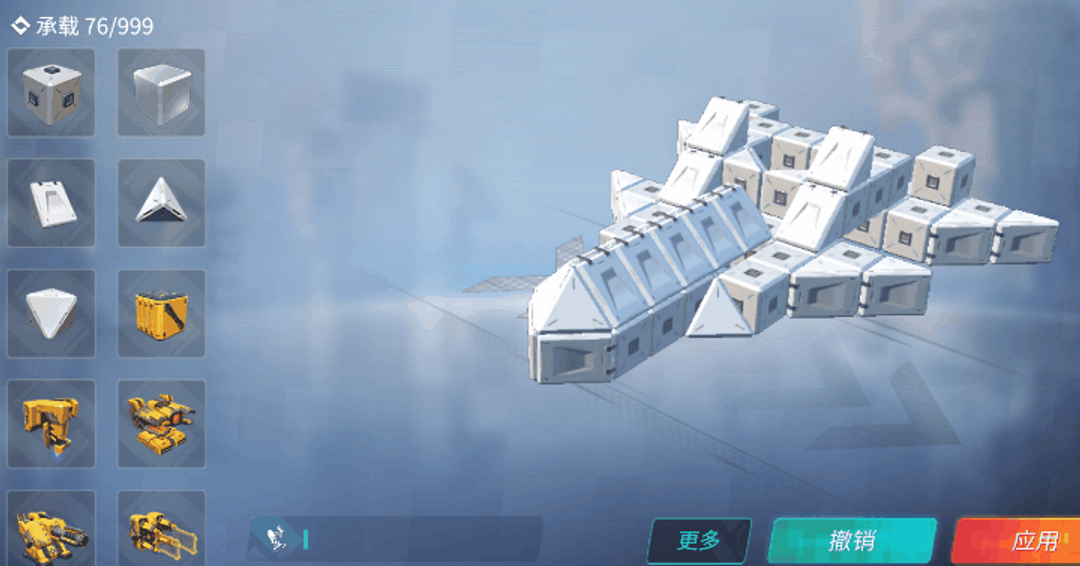Select the yellow cargo crate part
1080x566 pixels.
(161, 313)
